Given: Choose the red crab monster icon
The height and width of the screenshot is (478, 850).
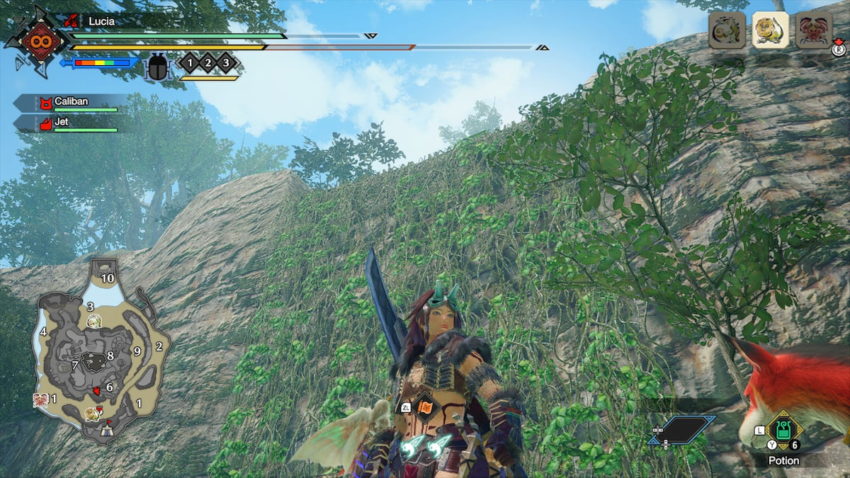Looking at the screenshot, I should (x=813, y=30).
